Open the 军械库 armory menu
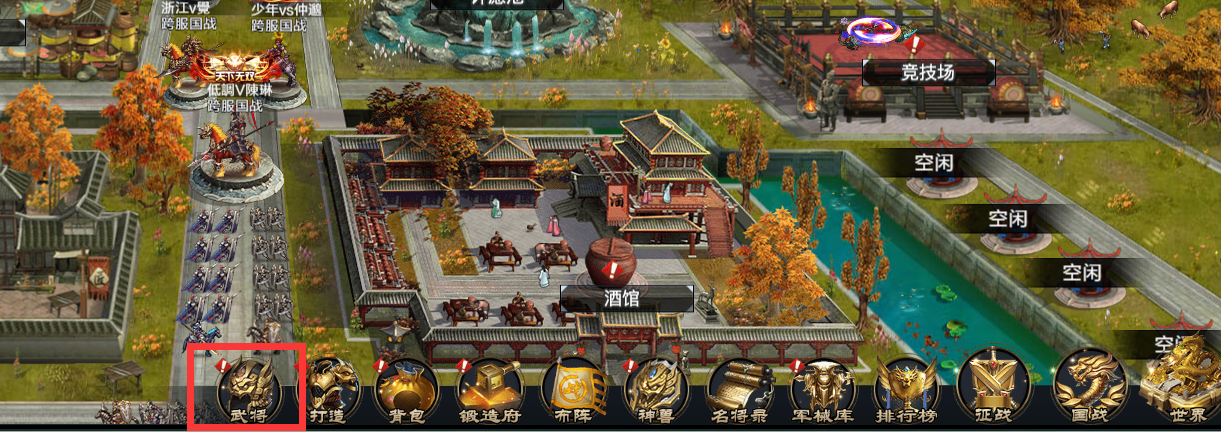Viewport: 1221px width, 432px height. (822, 392)
